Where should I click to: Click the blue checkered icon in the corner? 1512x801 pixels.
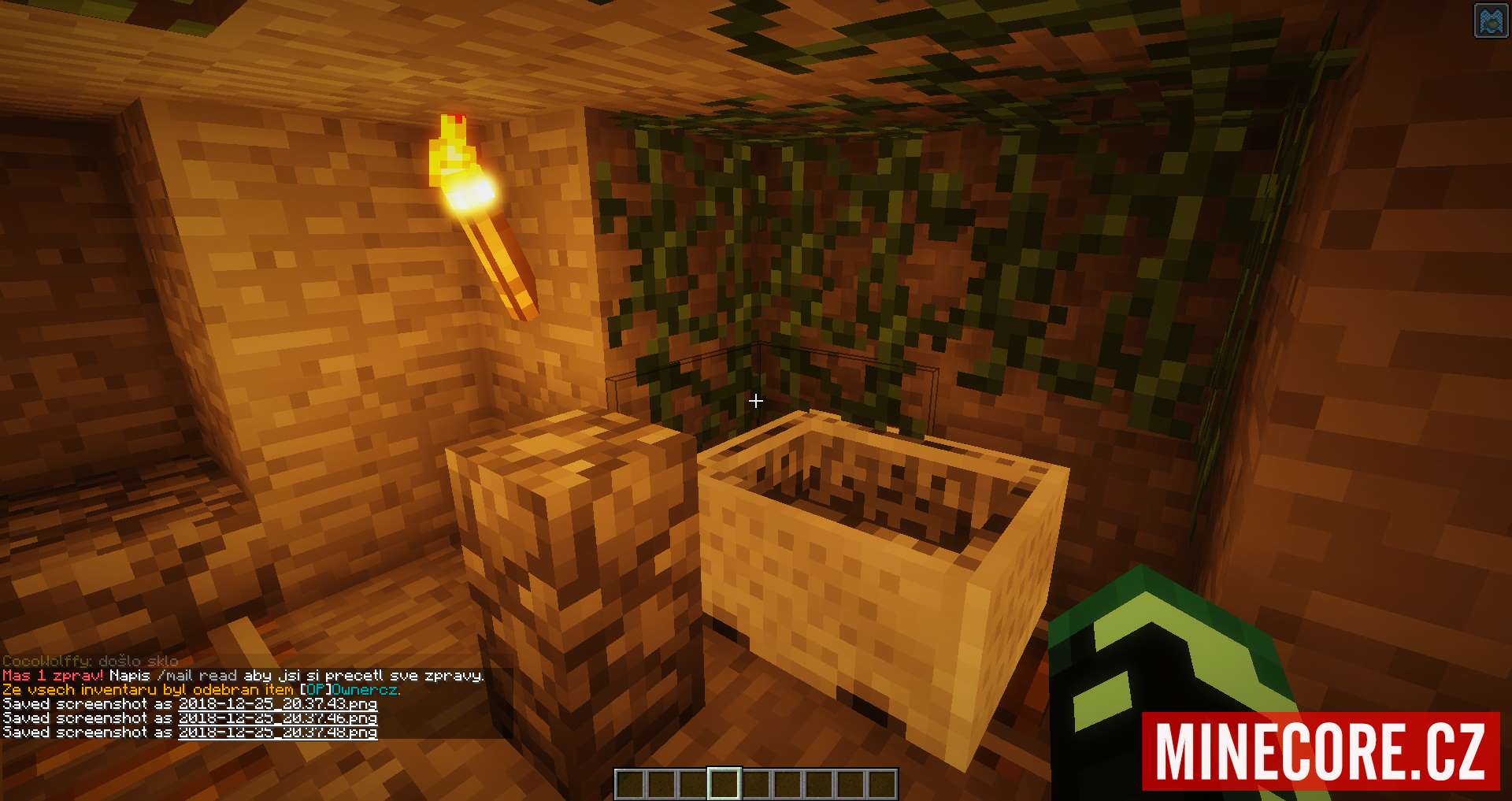tap(1489, 21)
